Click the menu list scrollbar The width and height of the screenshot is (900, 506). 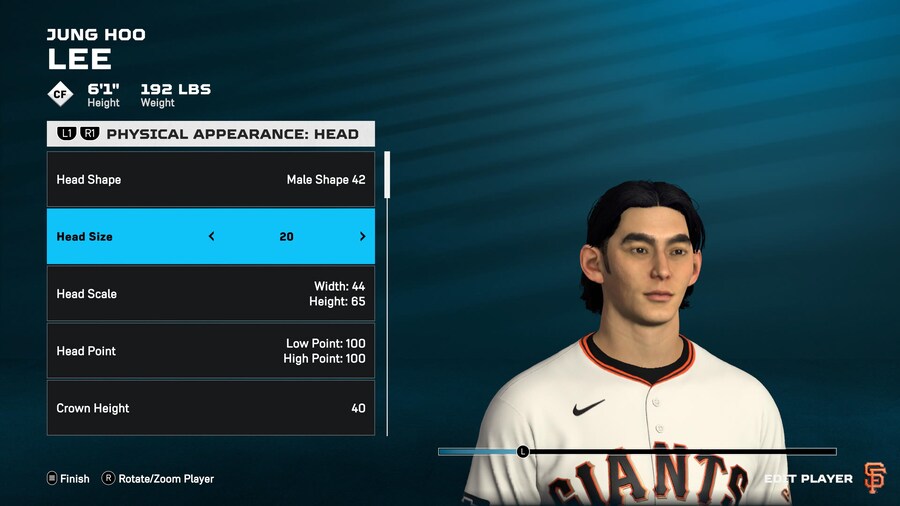point(387,176)
